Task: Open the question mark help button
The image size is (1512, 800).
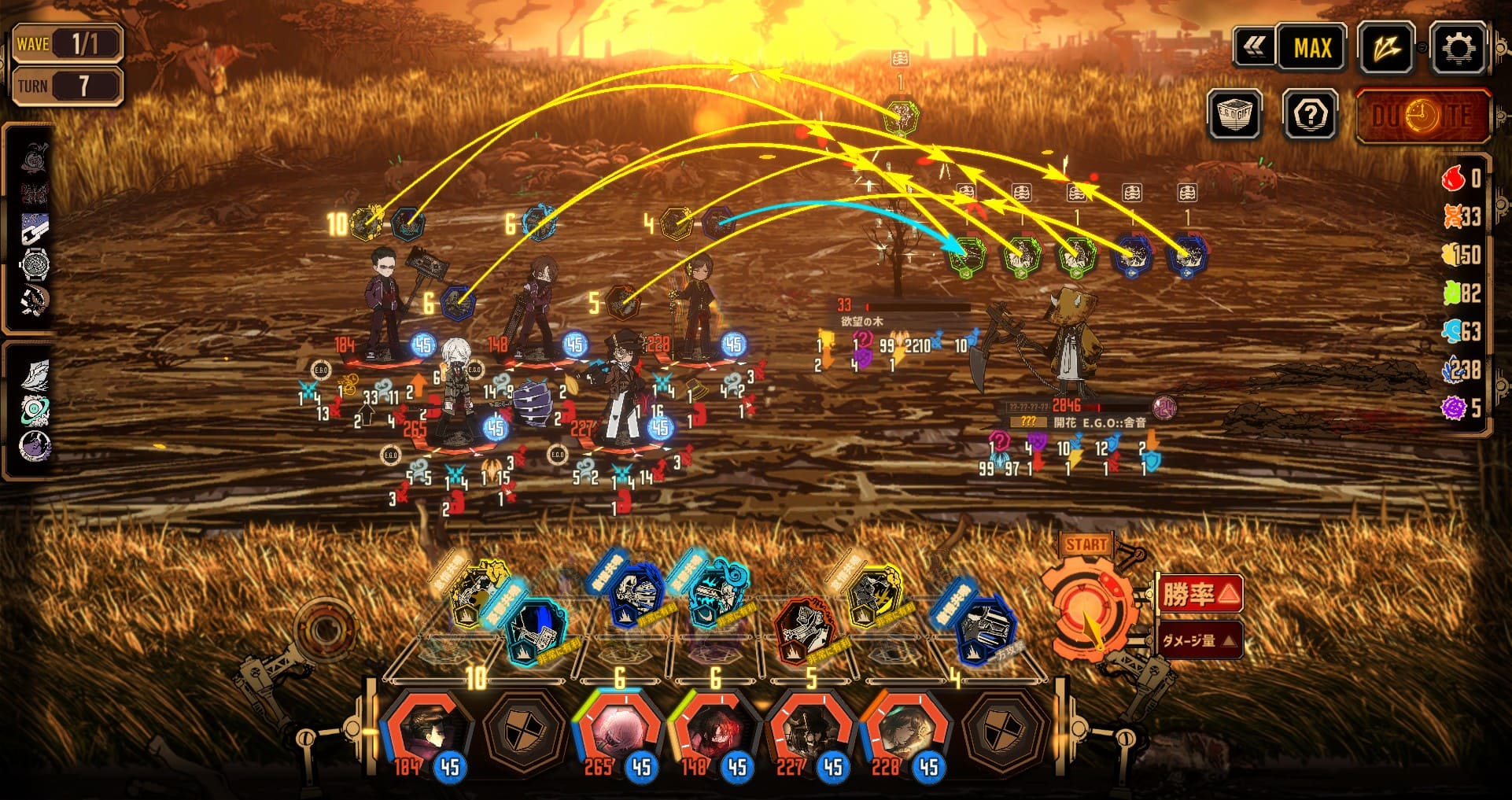Action: tap(1310, 116)
